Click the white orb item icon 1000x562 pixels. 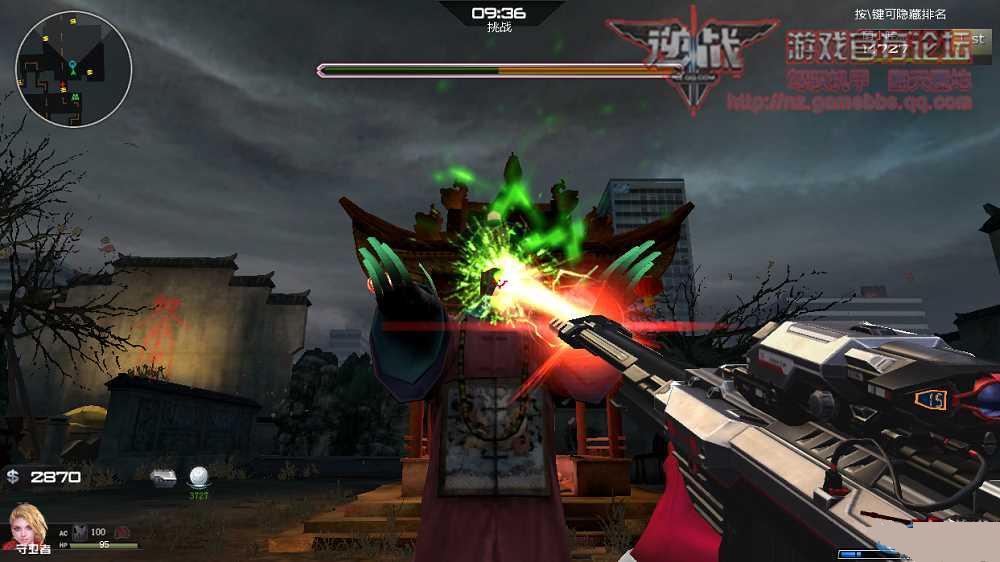point(199,477)
